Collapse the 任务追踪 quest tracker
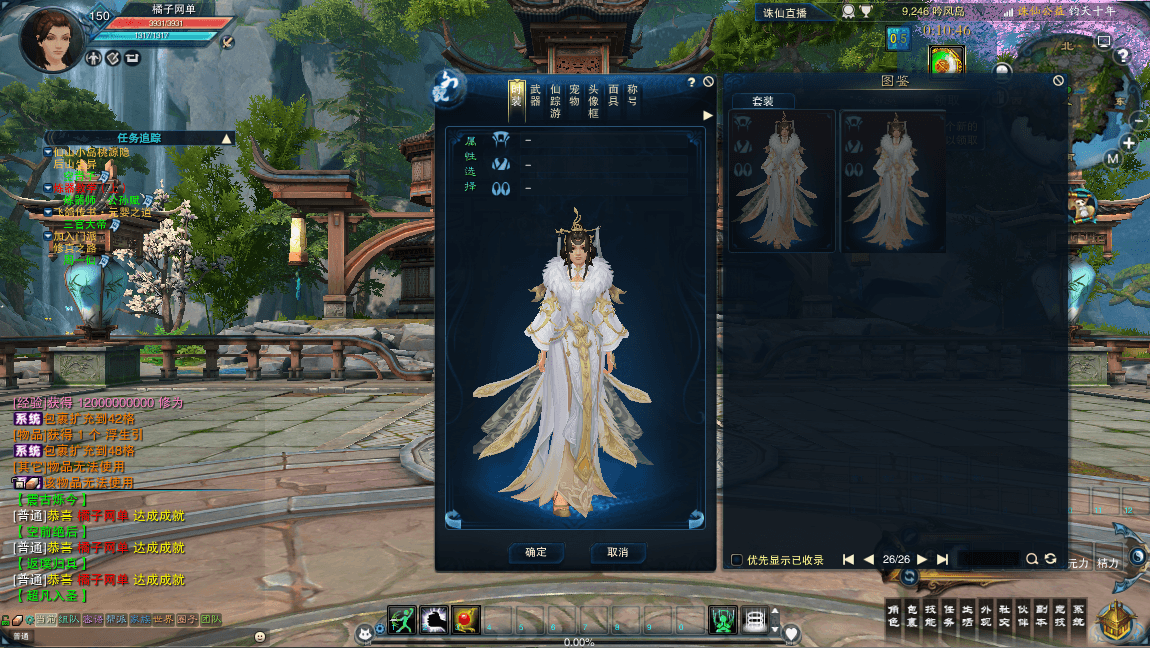Screen dimensions: 1150x648 227,138
